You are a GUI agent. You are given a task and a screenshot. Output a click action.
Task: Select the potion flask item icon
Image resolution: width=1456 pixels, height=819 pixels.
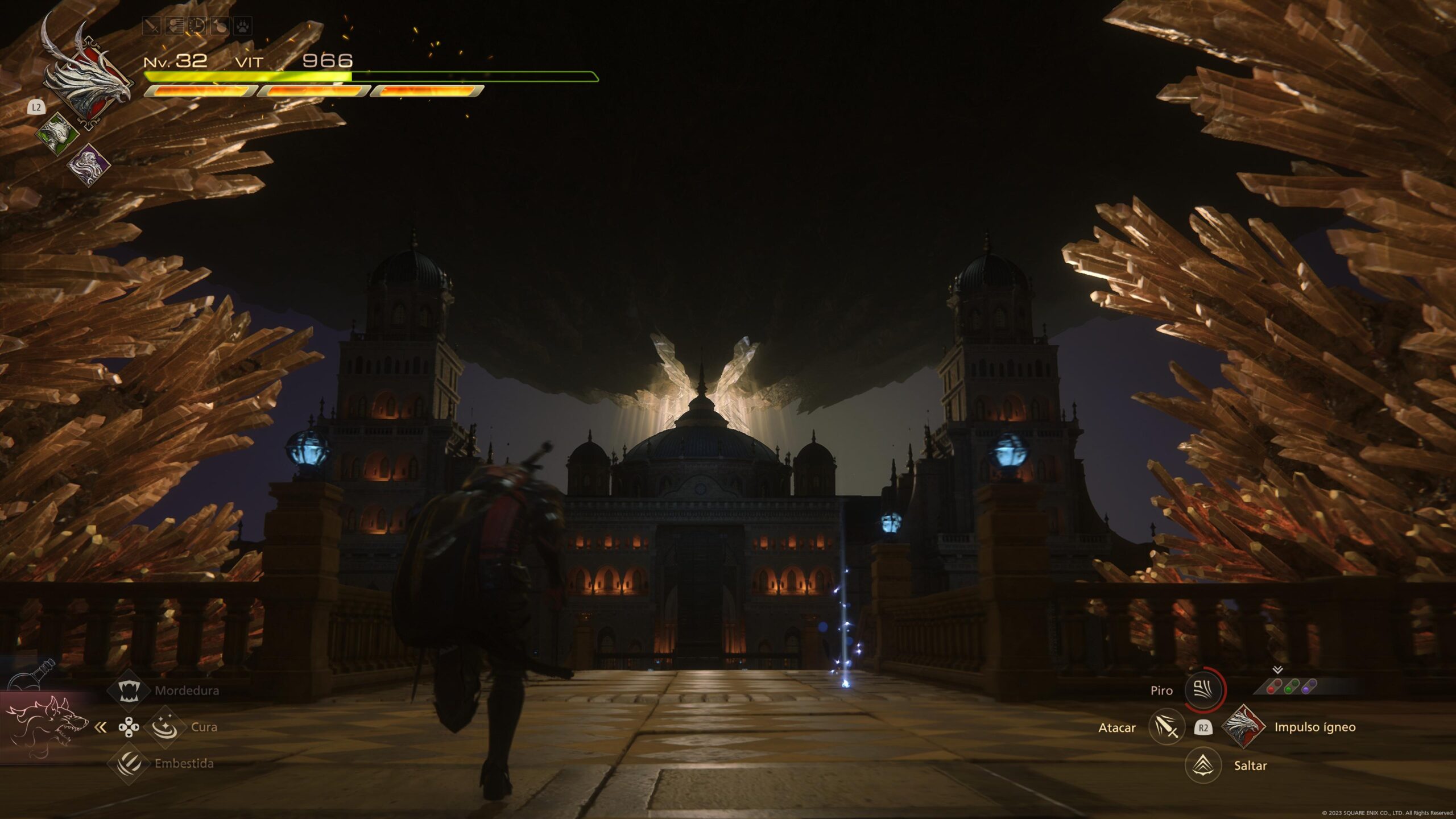click(x=35, y=675)
